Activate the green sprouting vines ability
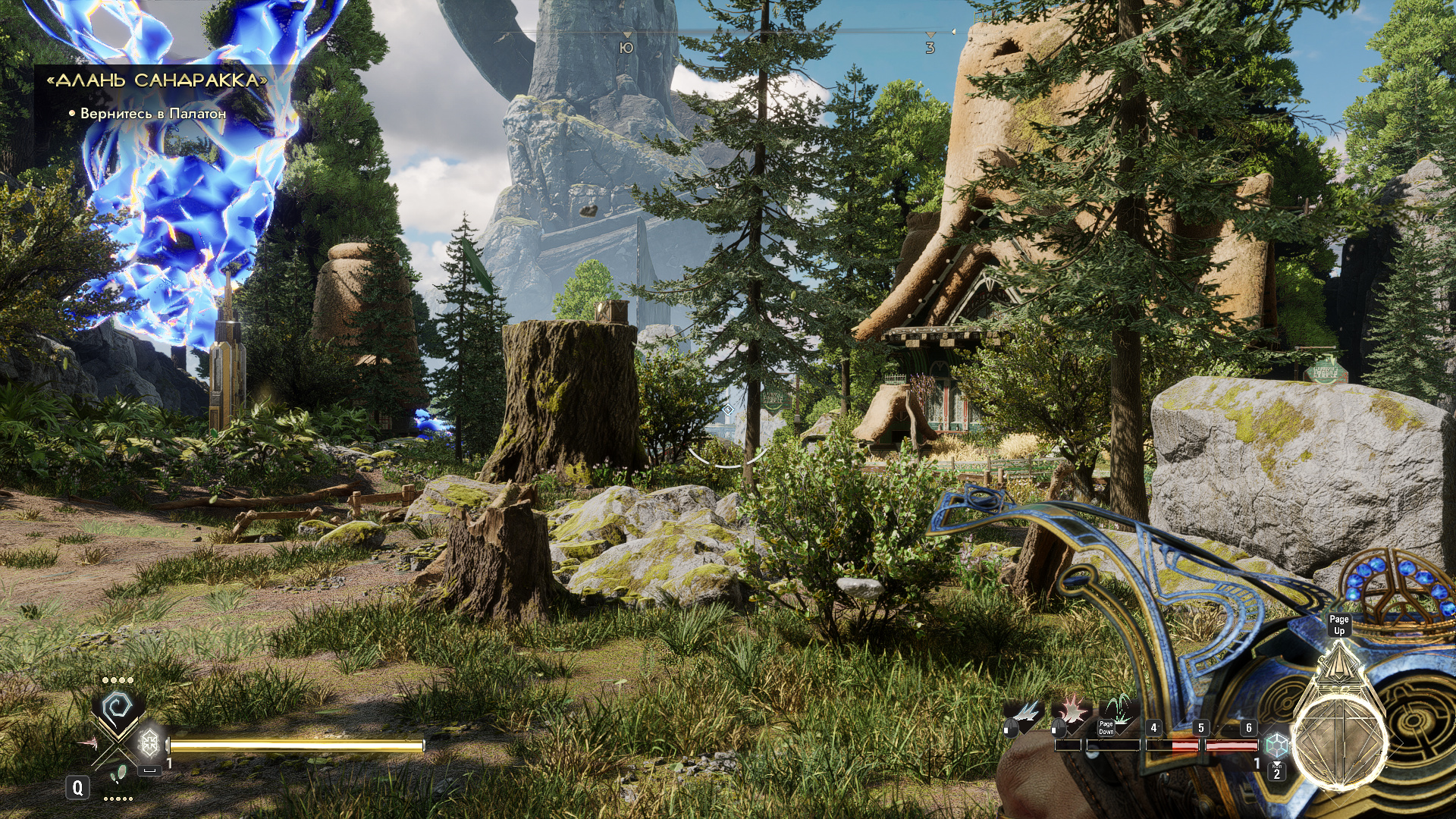This screenshot has height=819, width=1456. (x=1118, y=711)
